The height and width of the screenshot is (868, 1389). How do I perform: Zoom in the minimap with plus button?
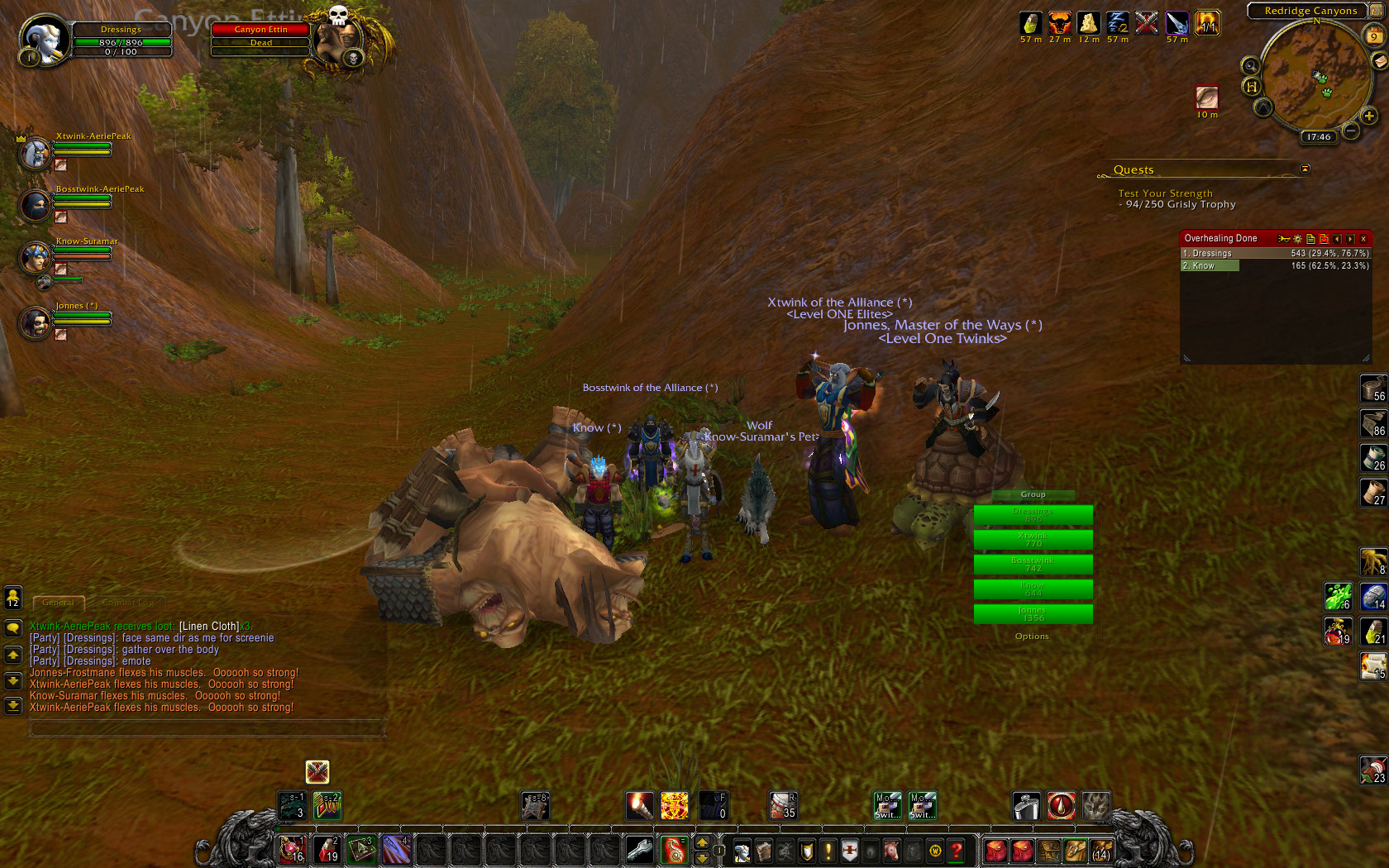tap(1368, 116)
